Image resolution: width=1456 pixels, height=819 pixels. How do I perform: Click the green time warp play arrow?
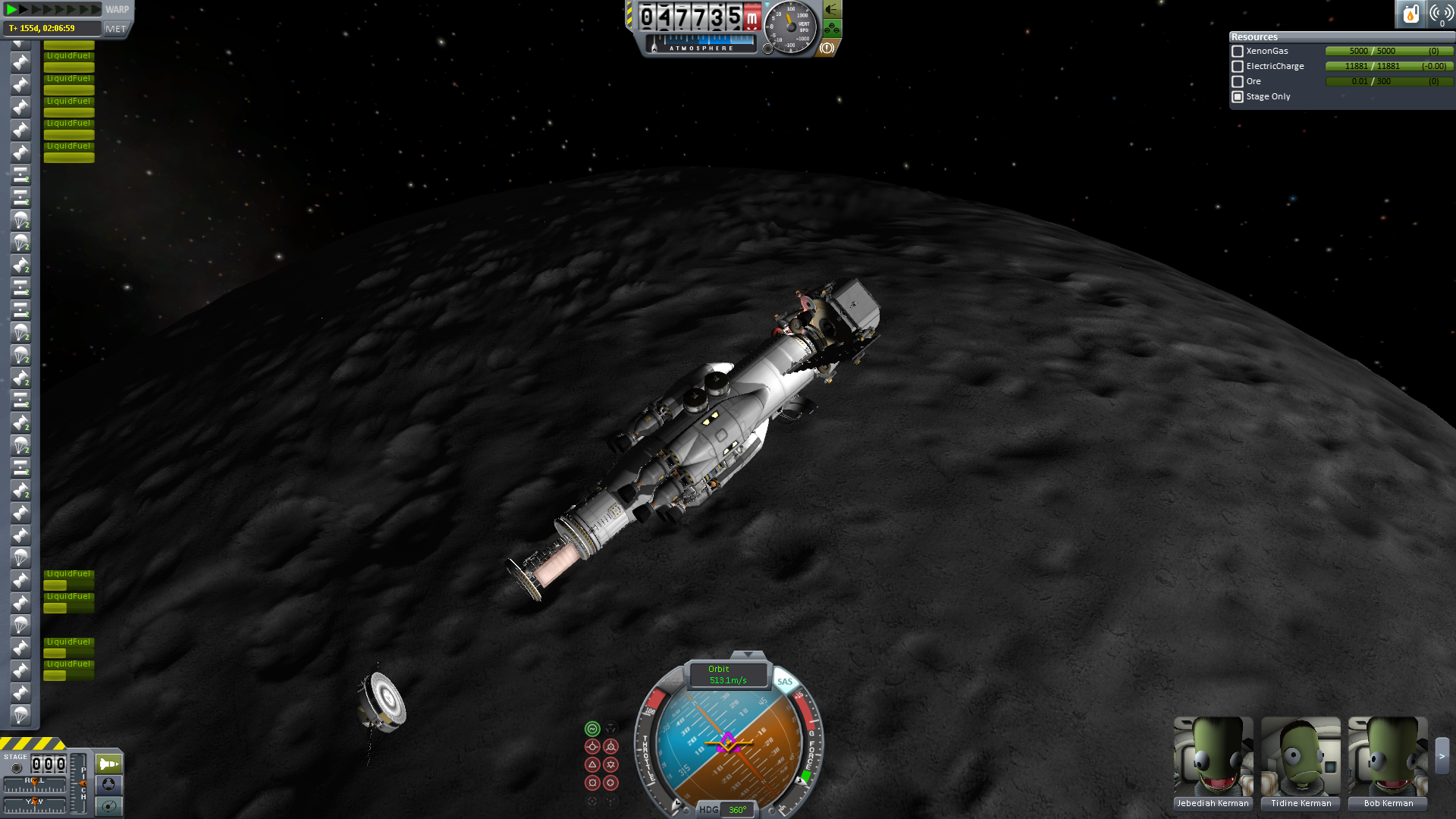[11, 10]
